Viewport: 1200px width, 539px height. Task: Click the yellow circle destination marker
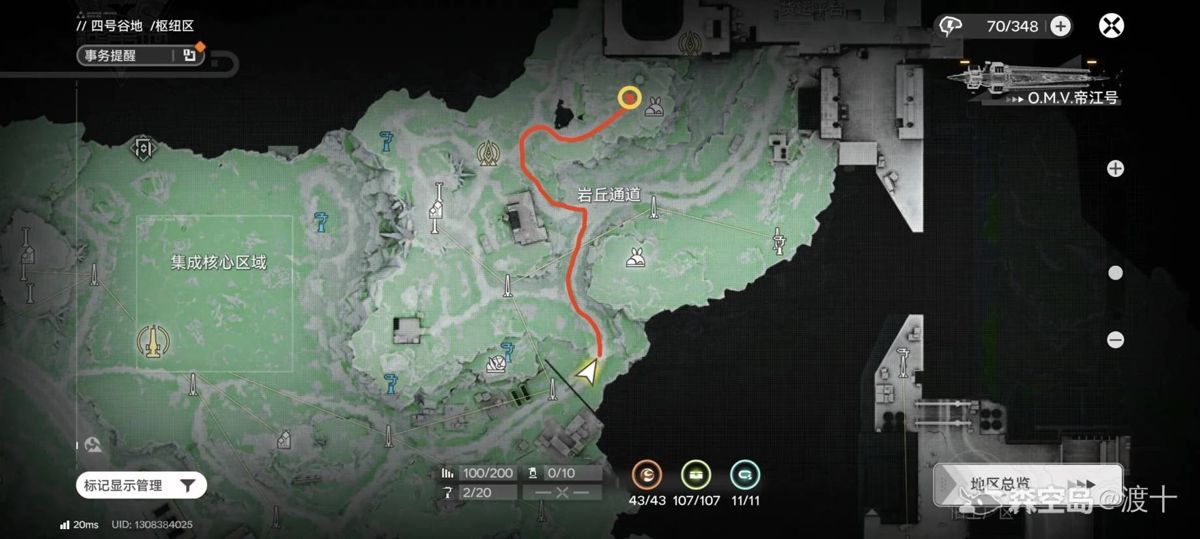(629, 97)
